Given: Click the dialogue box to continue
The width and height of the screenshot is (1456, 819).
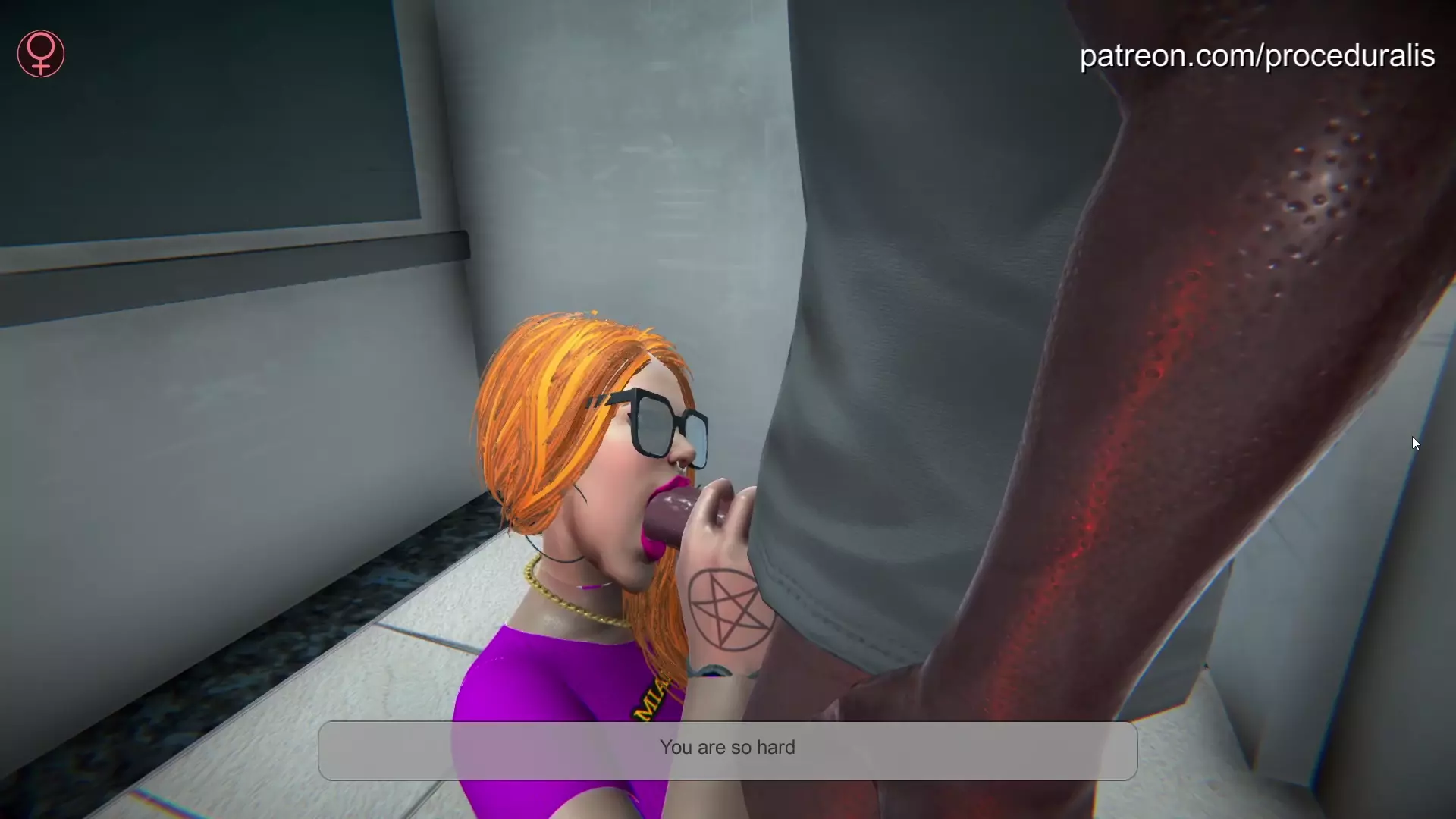Looking at the screenshot, I should pyautogui.click(x=727, y=750).
